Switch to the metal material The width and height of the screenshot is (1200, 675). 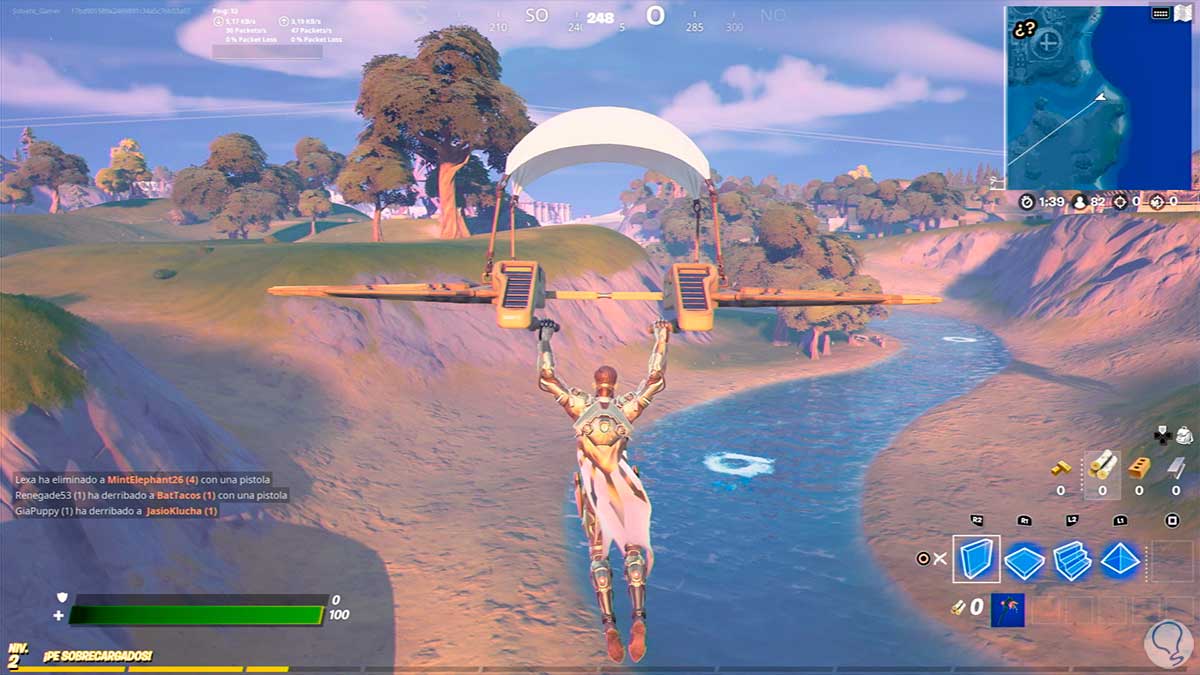(1176, 467)
